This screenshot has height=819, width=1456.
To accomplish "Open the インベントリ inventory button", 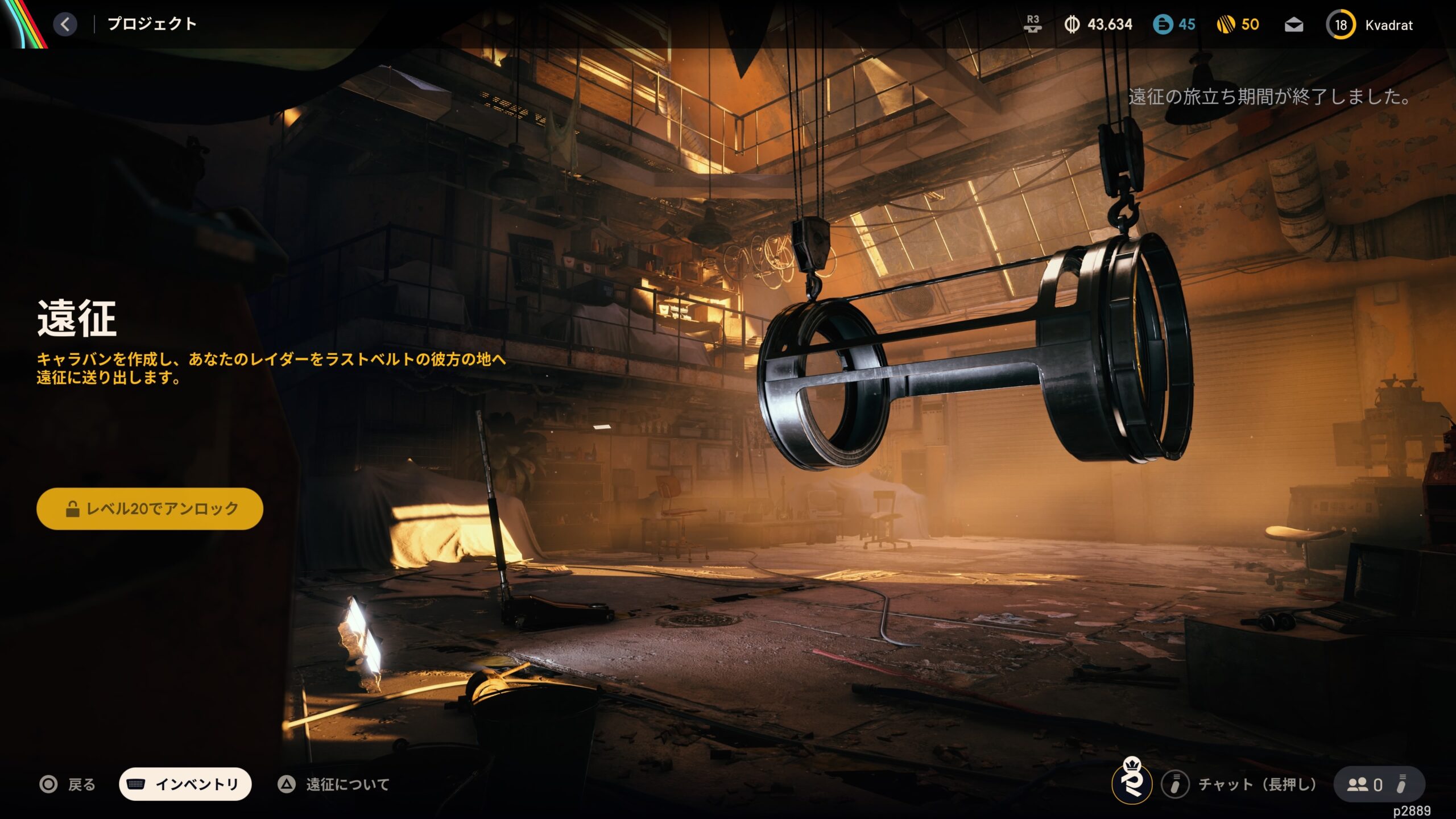I will click(x=185, y=784).
